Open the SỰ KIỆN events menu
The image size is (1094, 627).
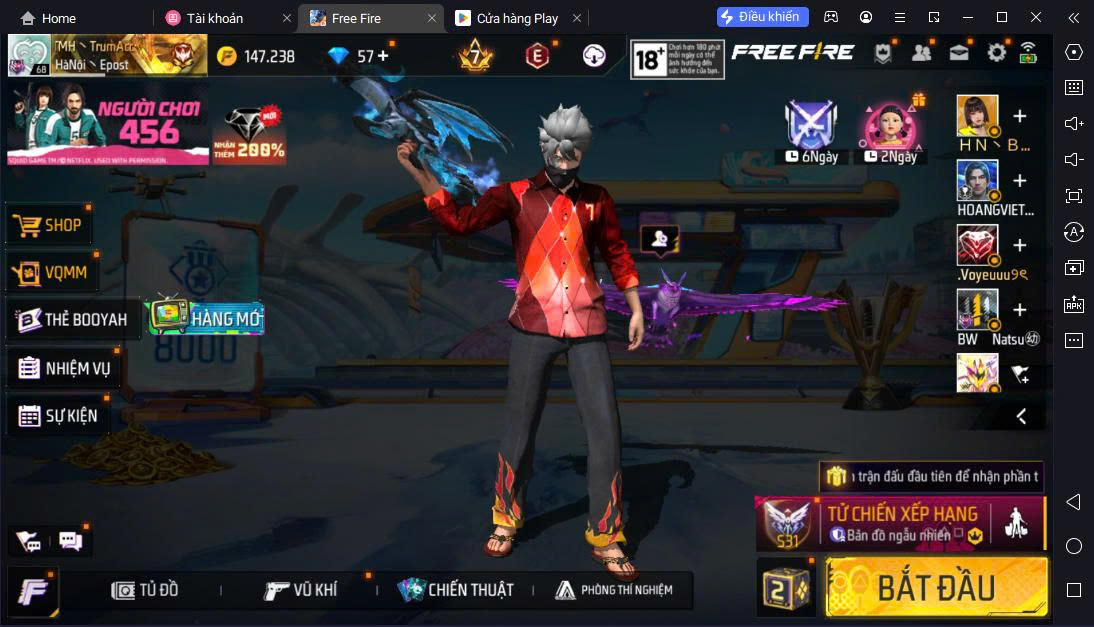(57, 416)
